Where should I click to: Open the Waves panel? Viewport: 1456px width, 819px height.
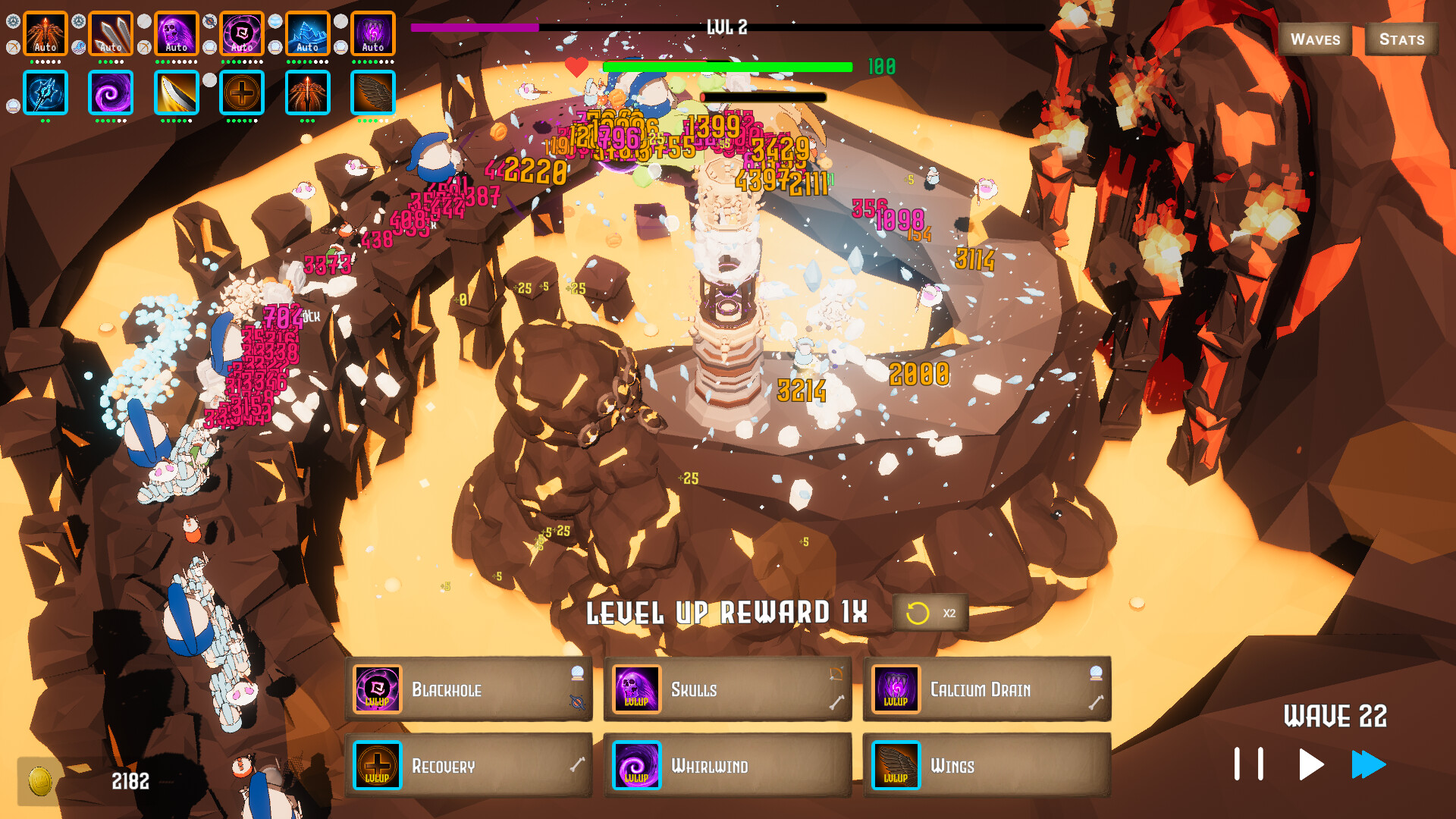(x=1315, y=39)
